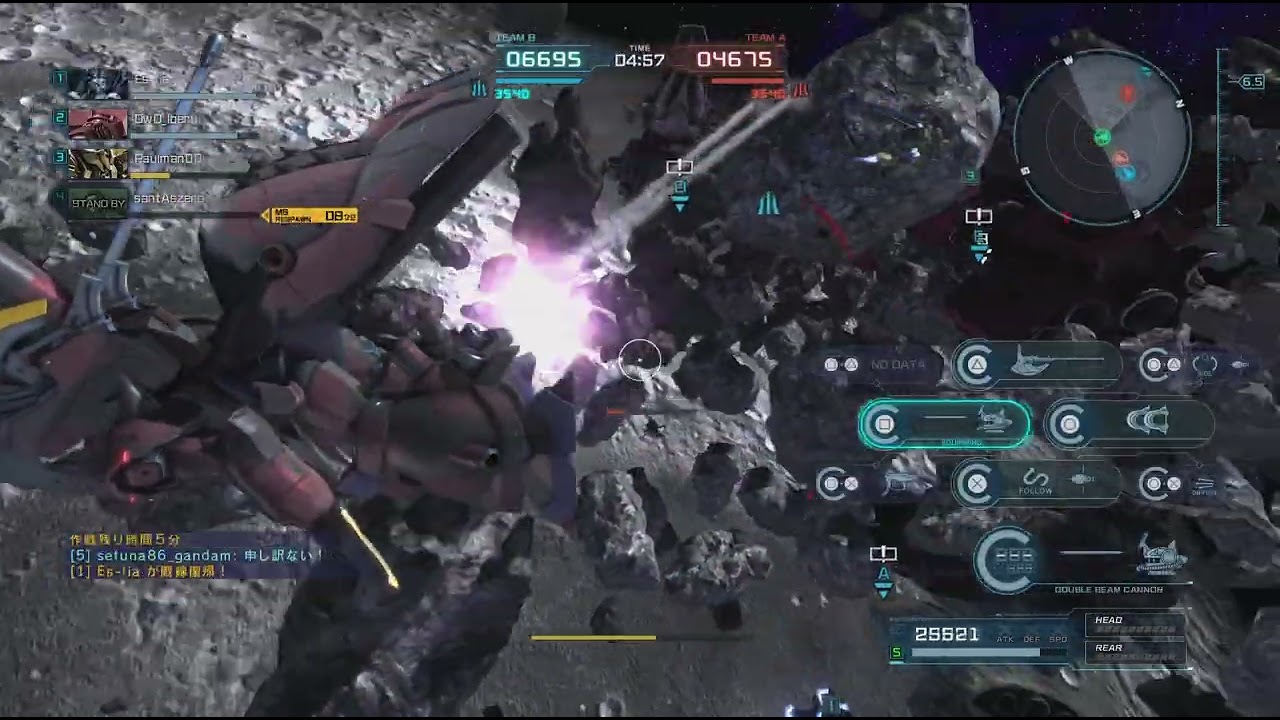Select the cyan highlighted weapon slot
Screen dimensions: 1280x720
coord(945,424)
